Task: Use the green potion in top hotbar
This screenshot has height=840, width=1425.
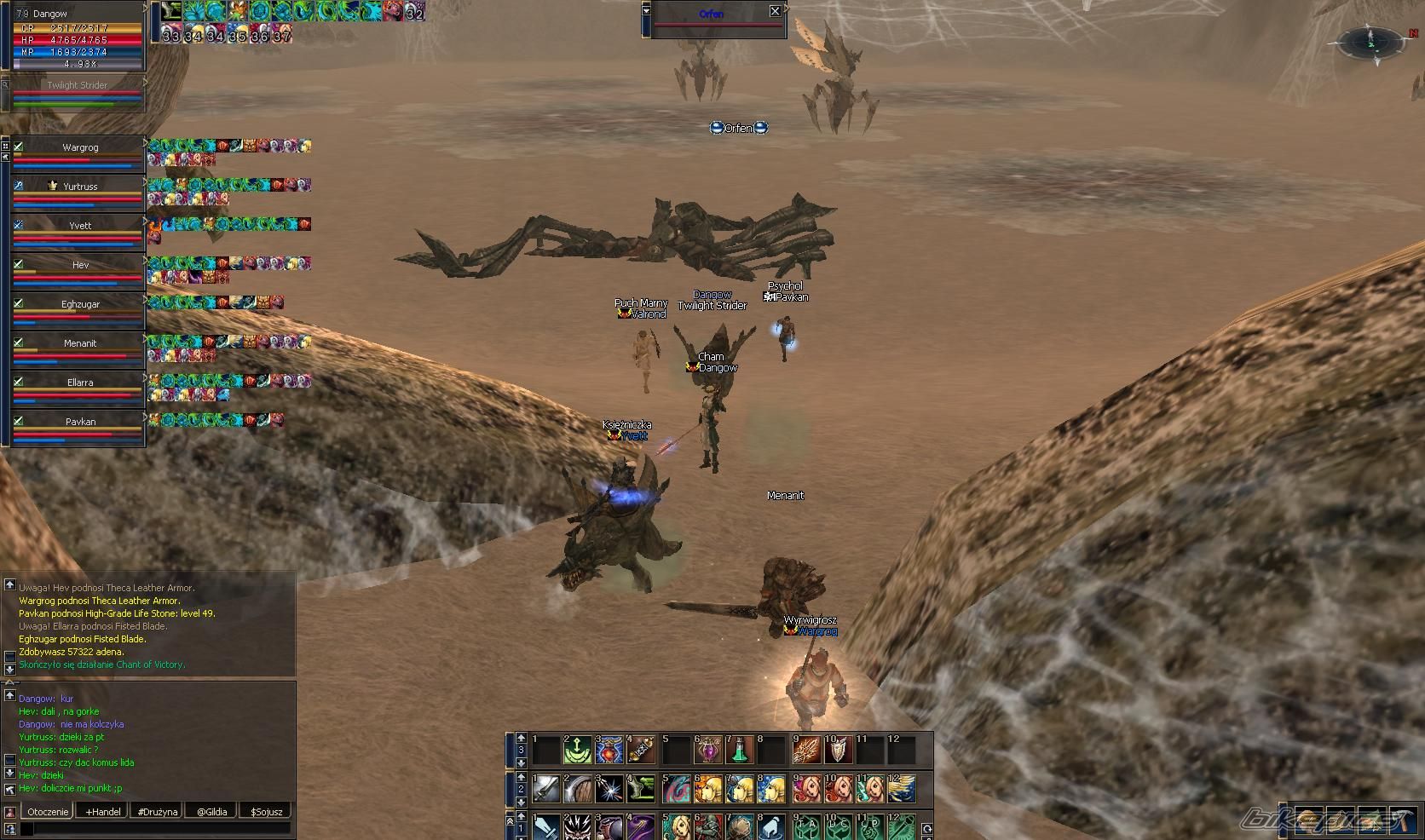Action: click(x=741, y=751)
